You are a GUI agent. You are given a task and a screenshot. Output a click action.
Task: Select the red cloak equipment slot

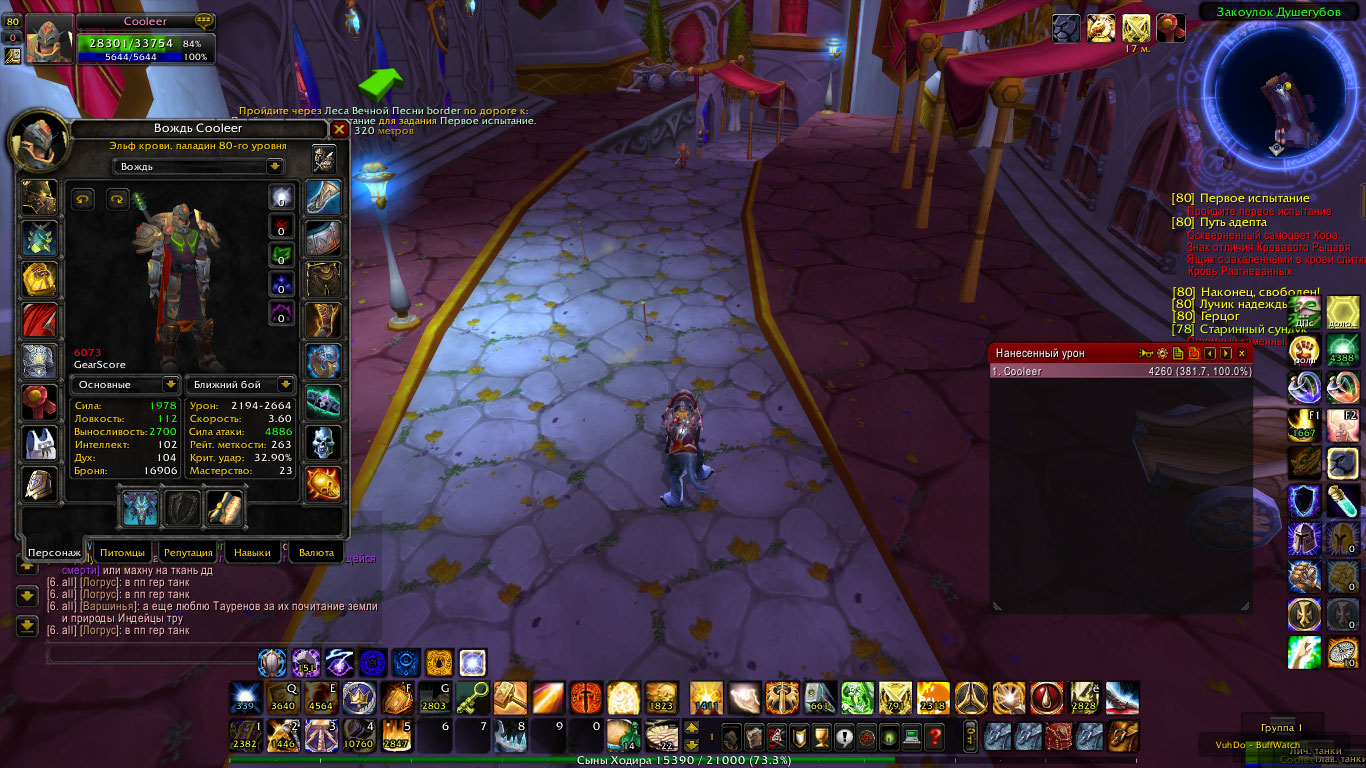[40, 320]
